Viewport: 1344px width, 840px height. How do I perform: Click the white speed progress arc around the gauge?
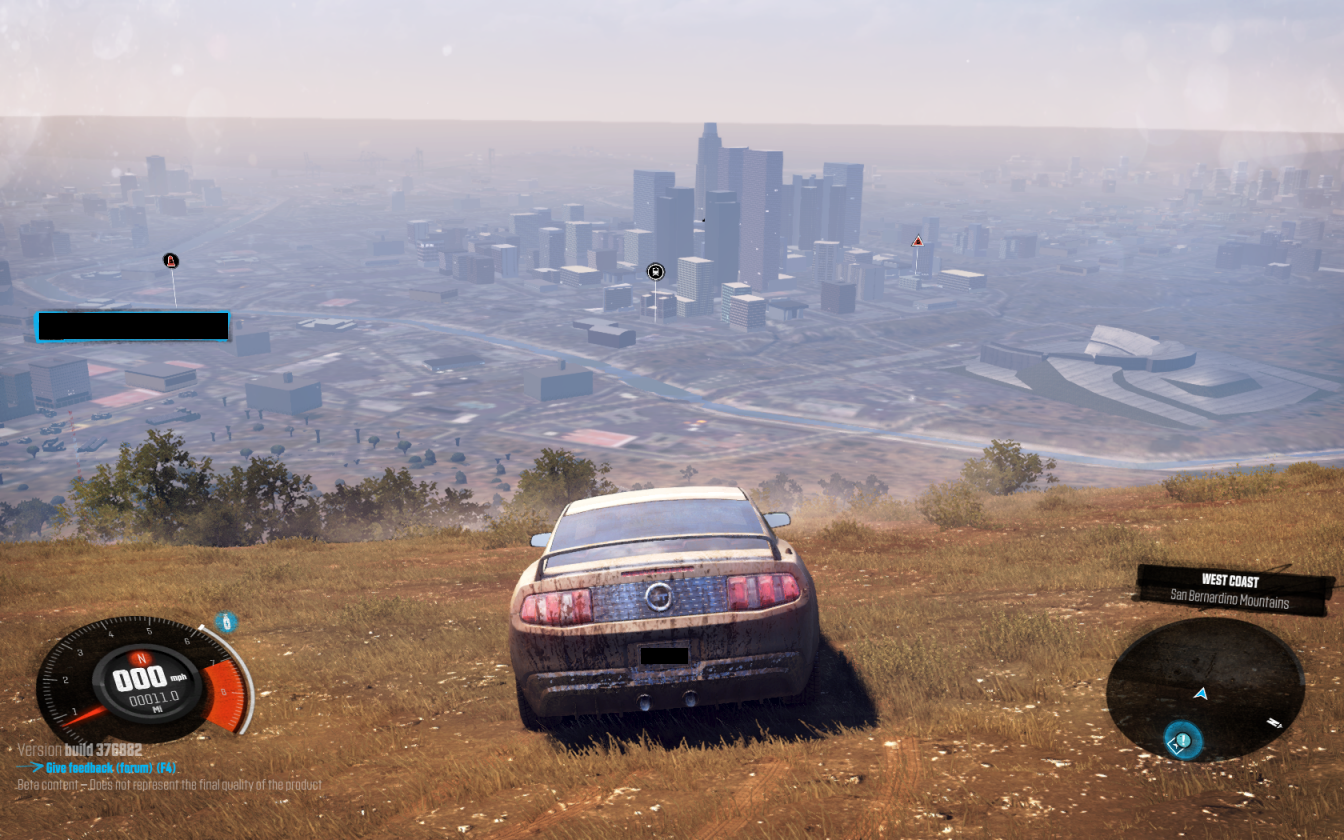(x=247, y=688)
